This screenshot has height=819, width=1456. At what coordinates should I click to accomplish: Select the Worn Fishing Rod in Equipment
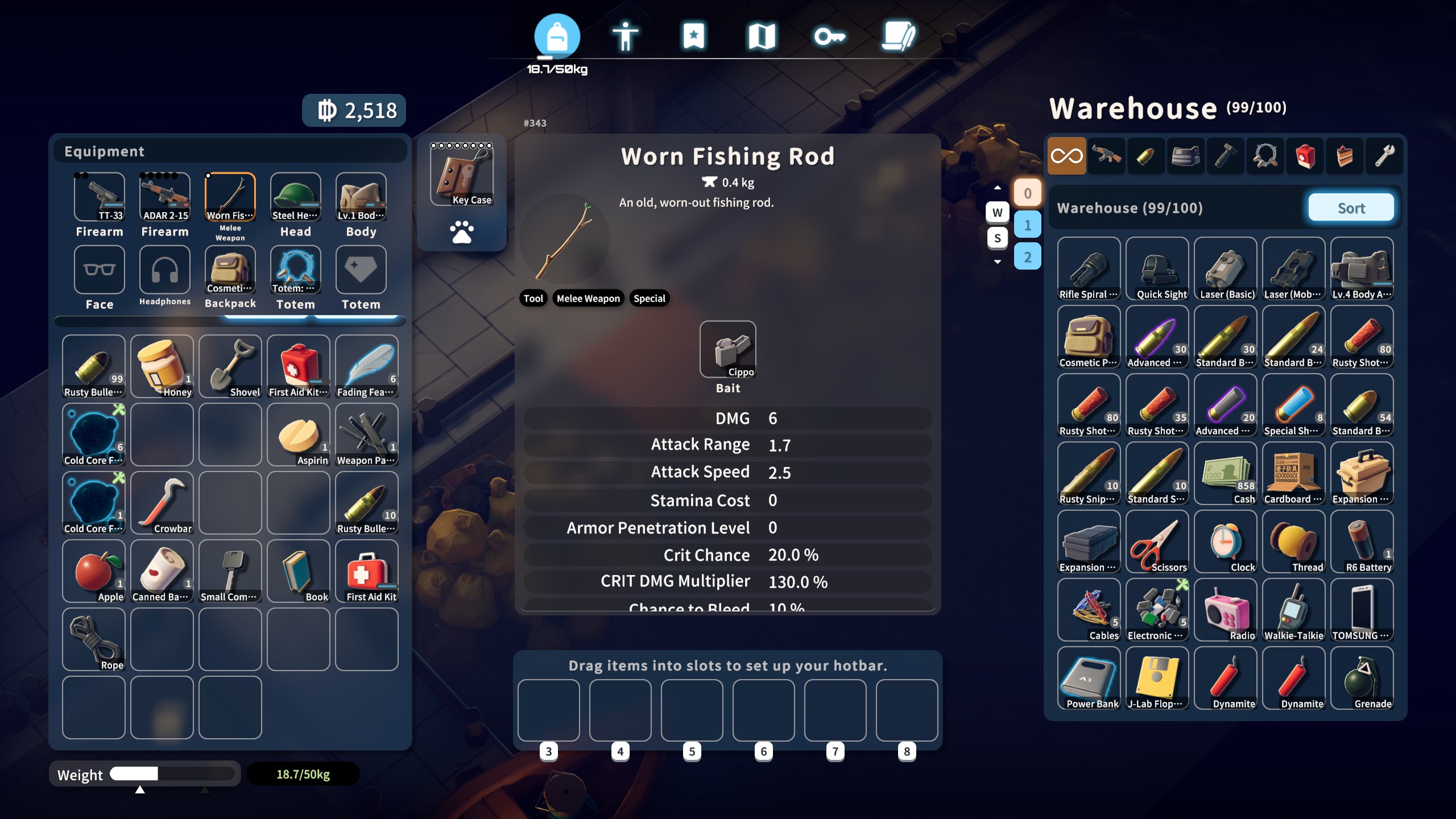[x=230, y=197]
